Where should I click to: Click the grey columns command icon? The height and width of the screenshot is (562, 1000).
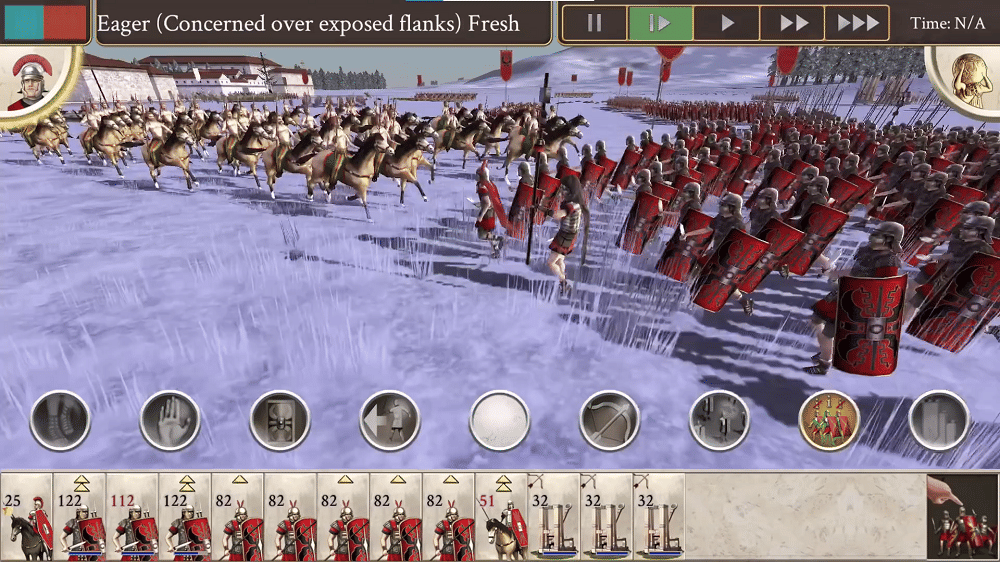[939, 420]
